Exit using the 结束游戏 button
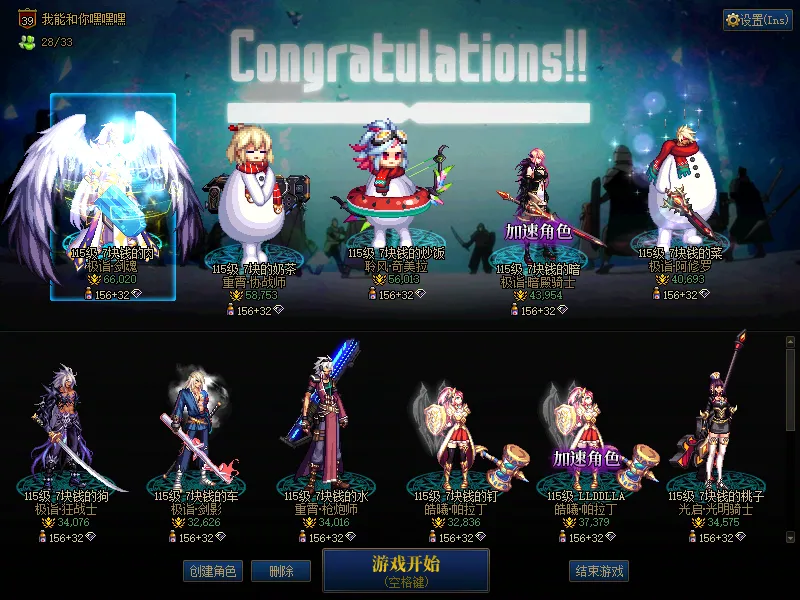Image resolution: width=800 pixels, height=600 pixels. [x=598, y=571]
